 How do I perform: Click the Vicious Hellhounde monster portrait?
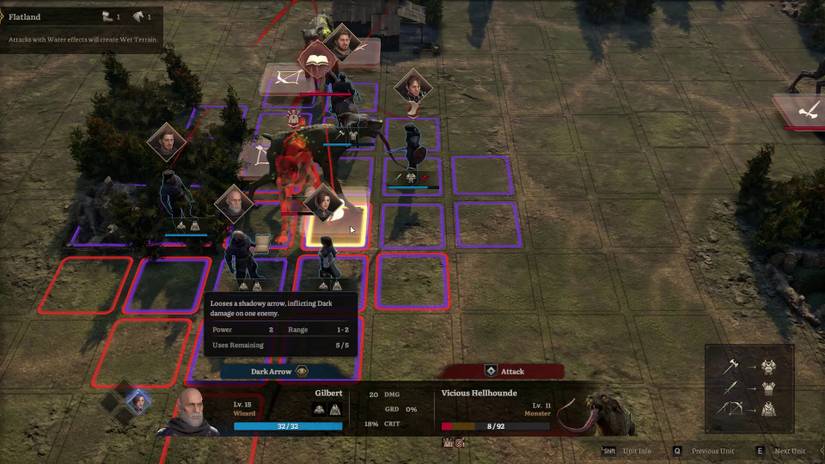click(x=583, y=411)
